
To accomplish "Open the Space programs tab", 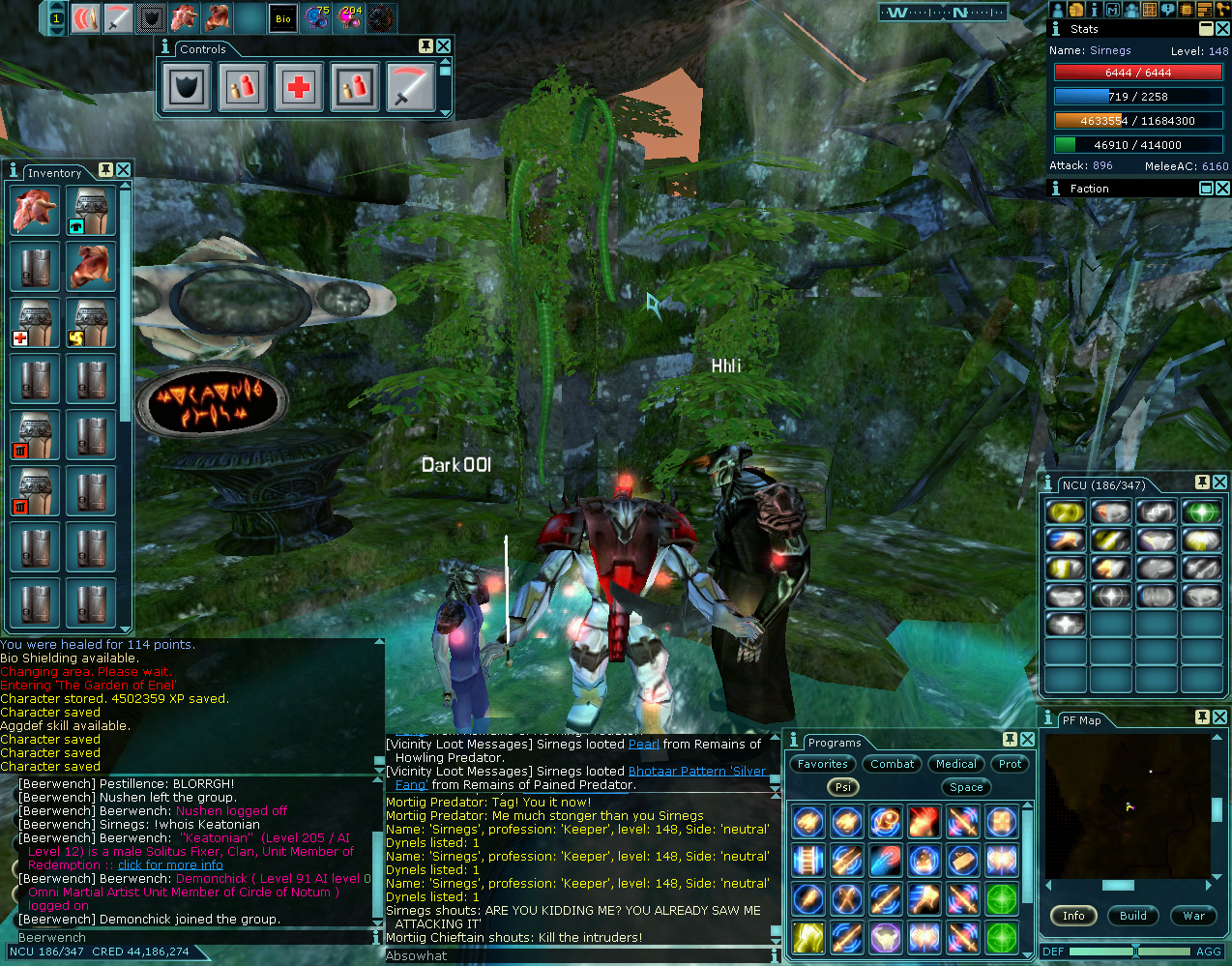I will click(x=966, y=787).
